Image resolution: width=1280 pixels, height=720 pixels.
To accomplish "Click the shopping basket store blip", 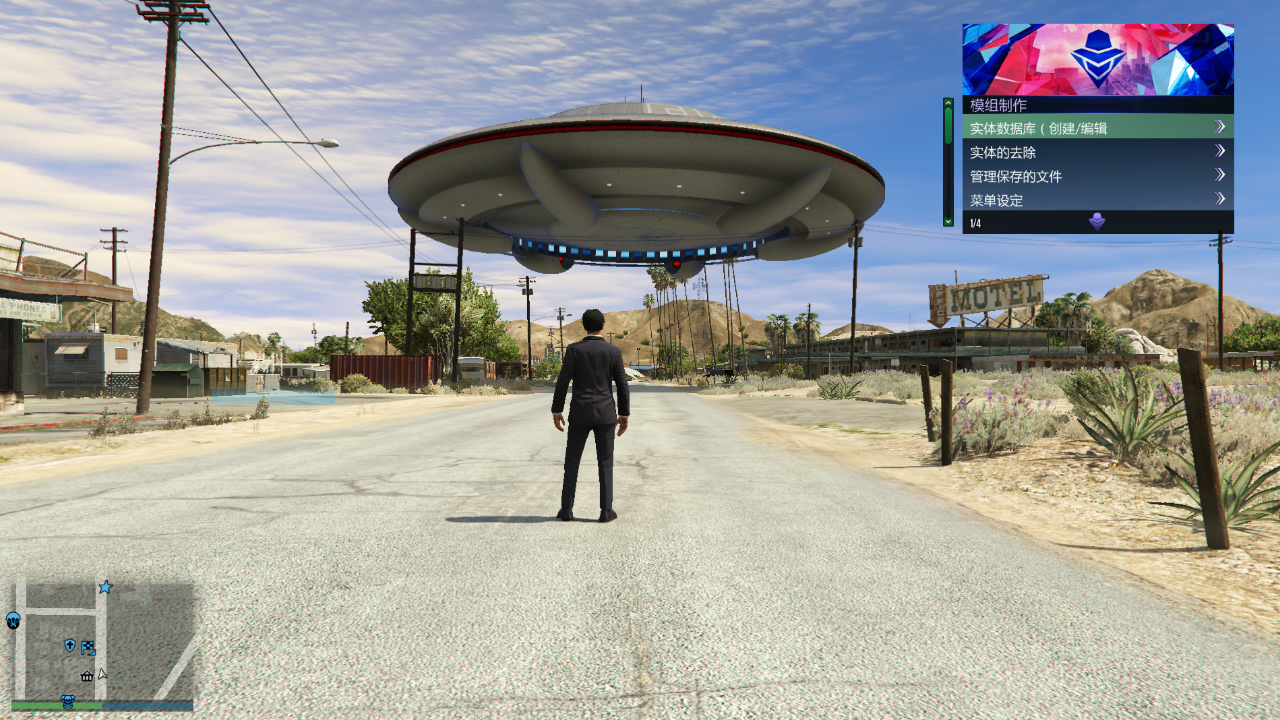I will tap(86, 677).
